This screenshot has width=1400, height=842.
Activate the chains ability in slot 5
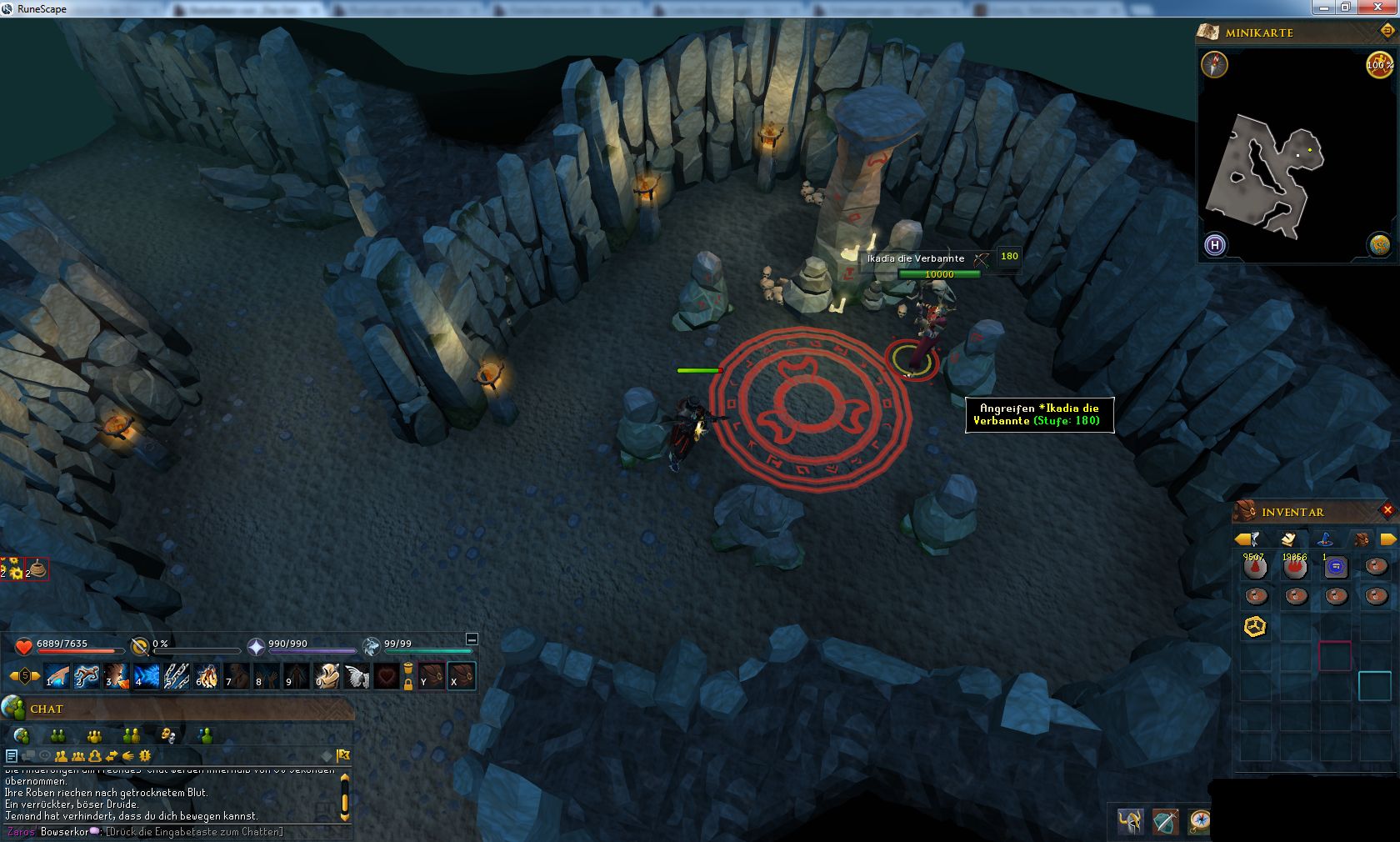177,675
